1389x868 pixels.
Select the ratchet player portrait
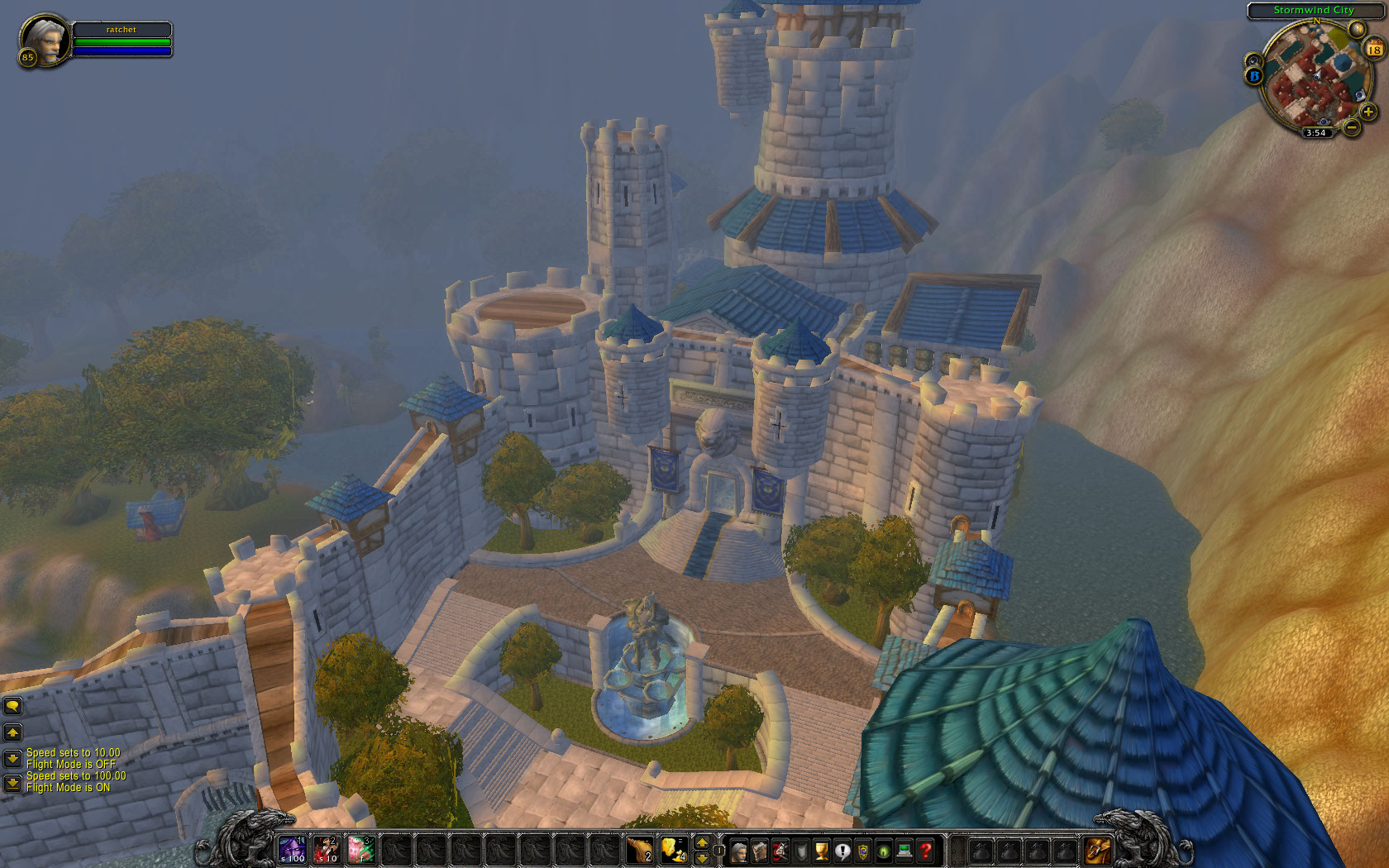[45, 39]
